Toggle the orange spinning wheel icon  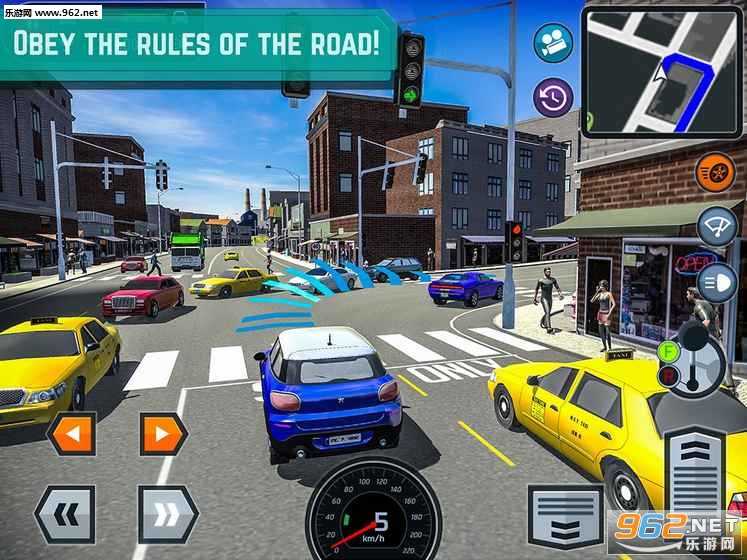(715, 172)
